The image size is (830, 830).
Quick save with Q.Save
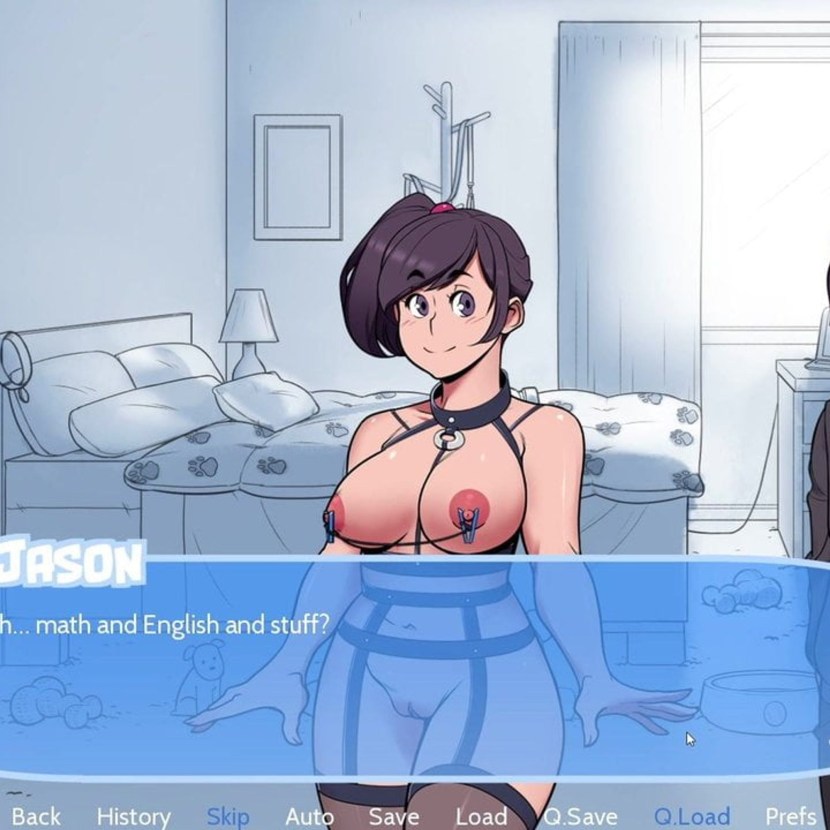[580, 816]
